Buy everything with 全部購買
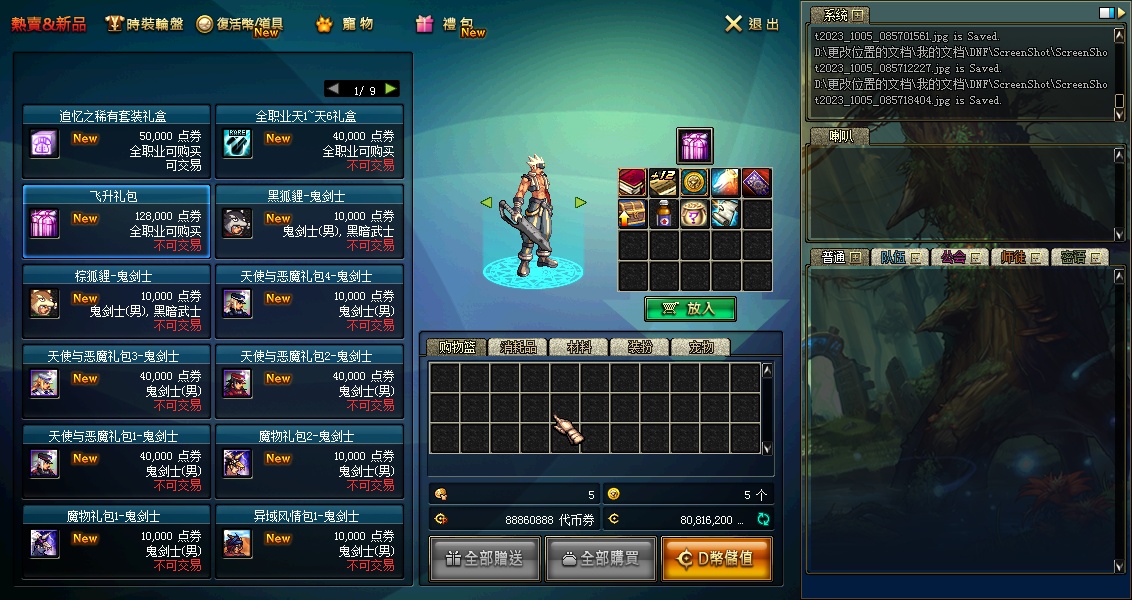The height and width of the screenshot is (600, 1132). tap(600, 559)
